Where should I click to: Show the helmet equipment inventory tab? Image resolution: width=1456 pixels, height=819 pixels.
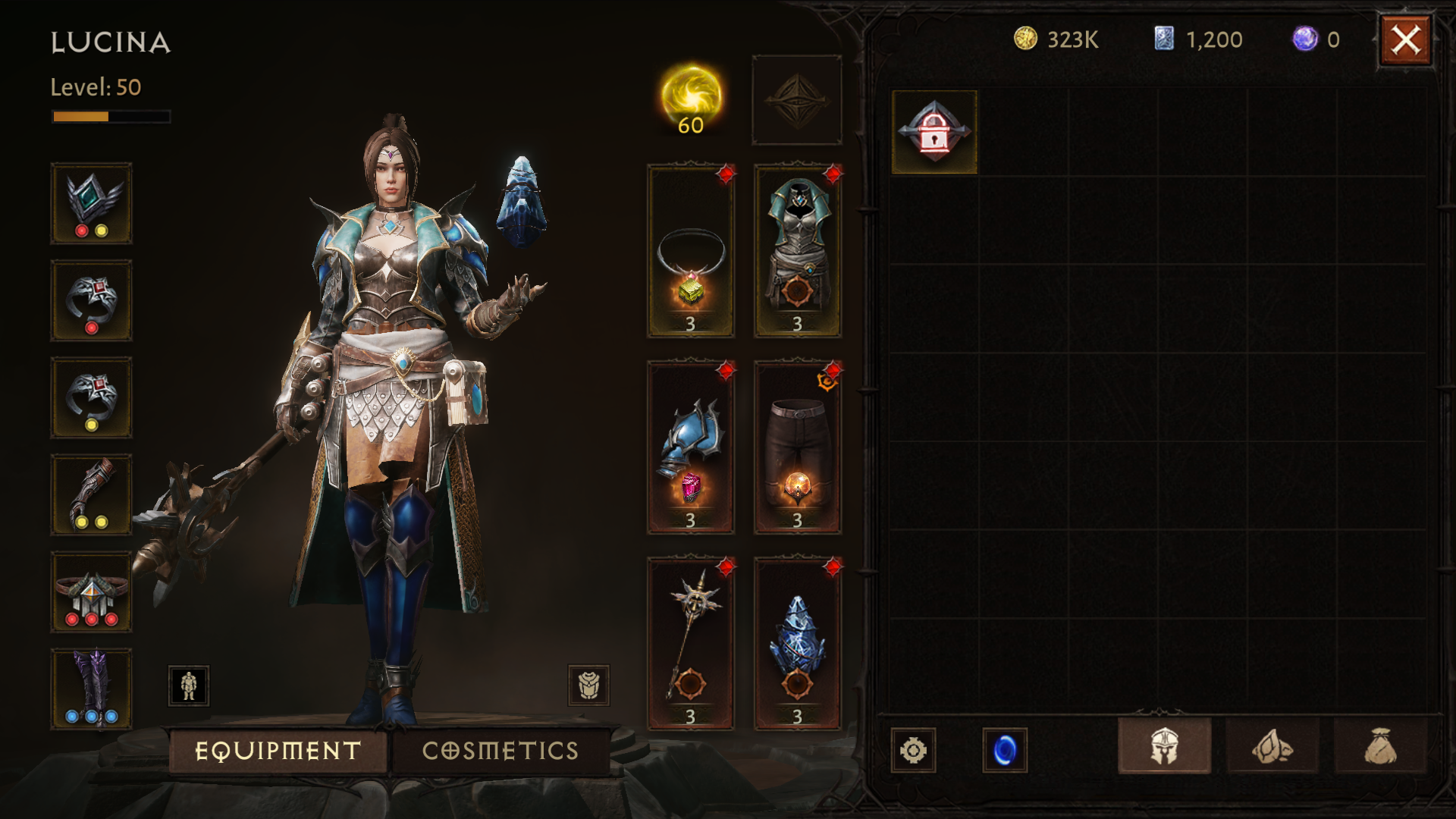(x=1164, y=747)
